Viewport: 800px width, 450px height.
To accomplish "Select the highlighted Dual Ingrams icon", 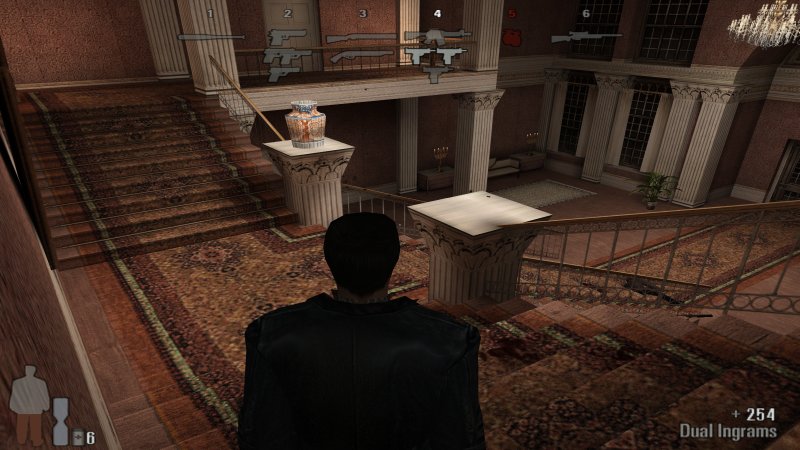I will click(x=436, y=55).
